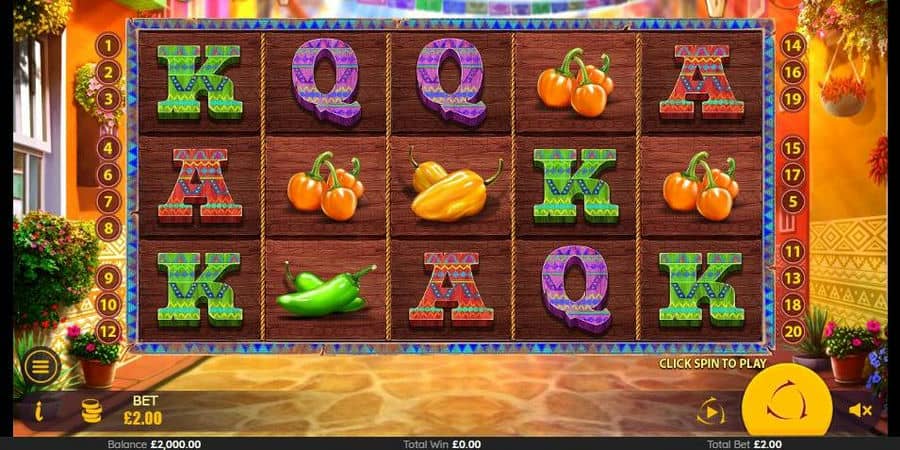The image size is (900, 450).
Task: Toggle the muted speaker sound icon
Action: [860, 410]
